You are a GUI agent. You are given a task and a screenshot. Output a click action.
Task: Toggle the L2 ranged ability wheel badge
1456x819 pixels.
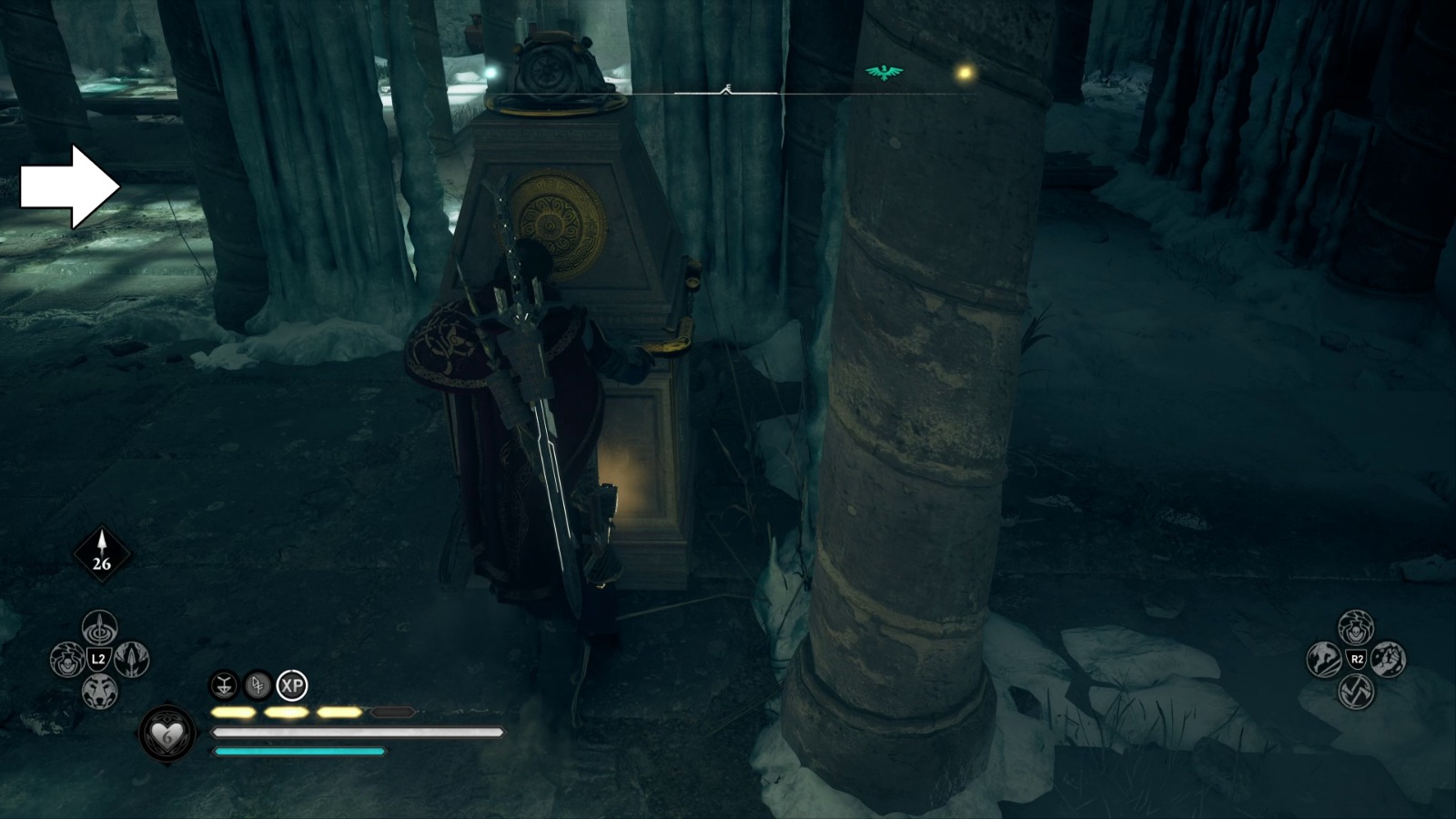(x=99, y=659)
